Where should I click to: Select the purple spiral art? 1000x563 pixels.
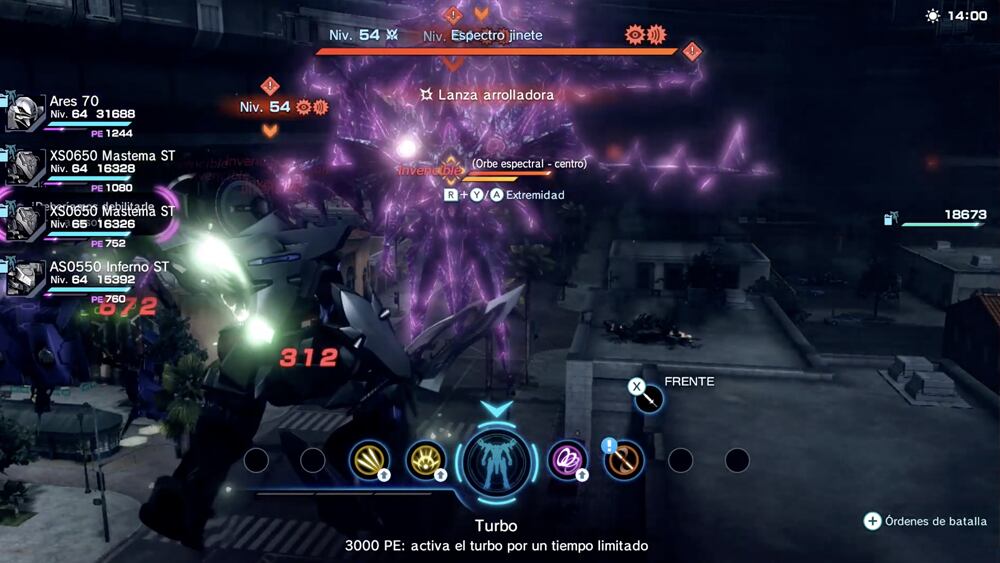[x=567, y=460]
